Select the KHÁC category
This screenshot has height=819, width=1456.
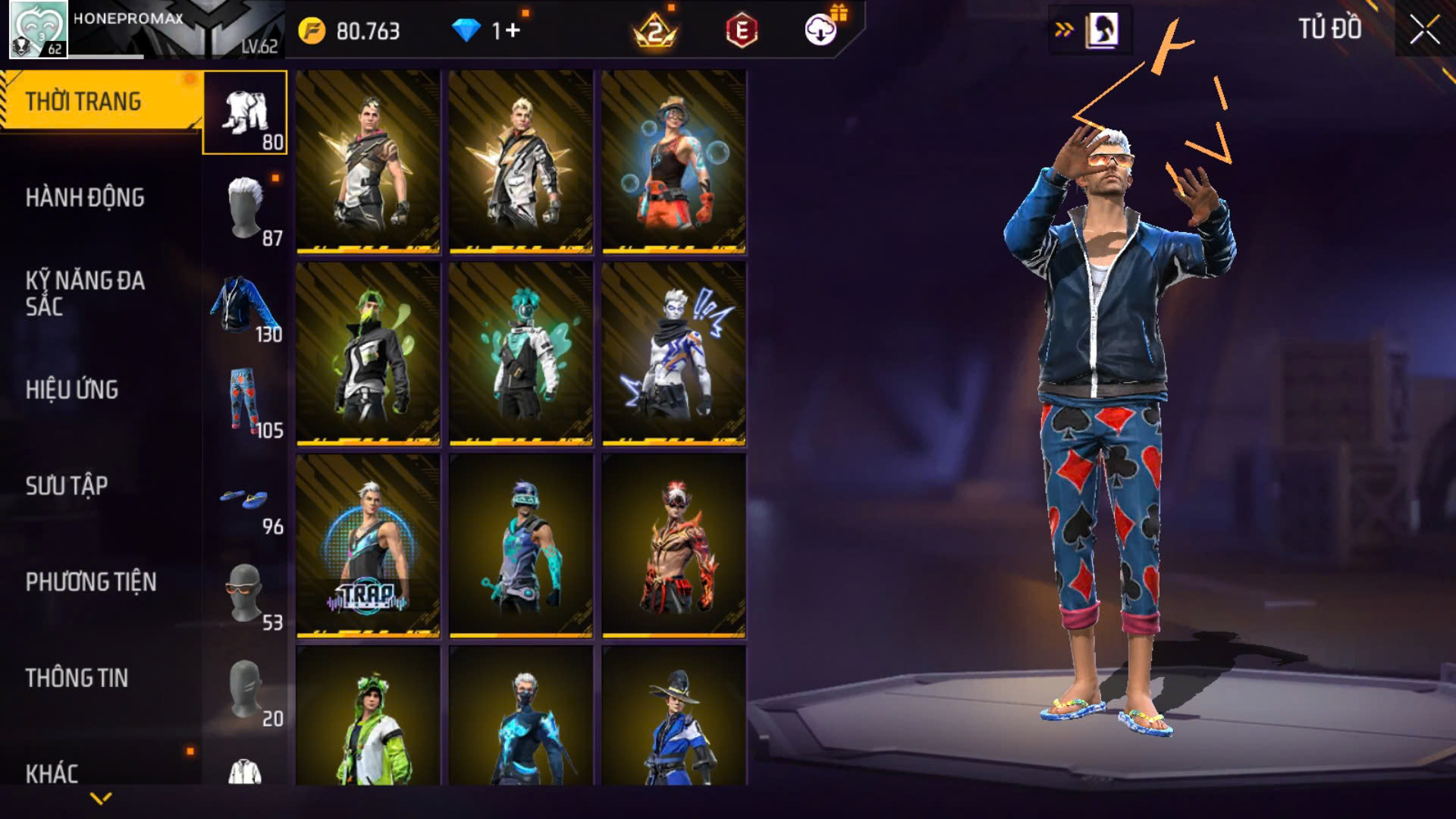coord(52,773)
